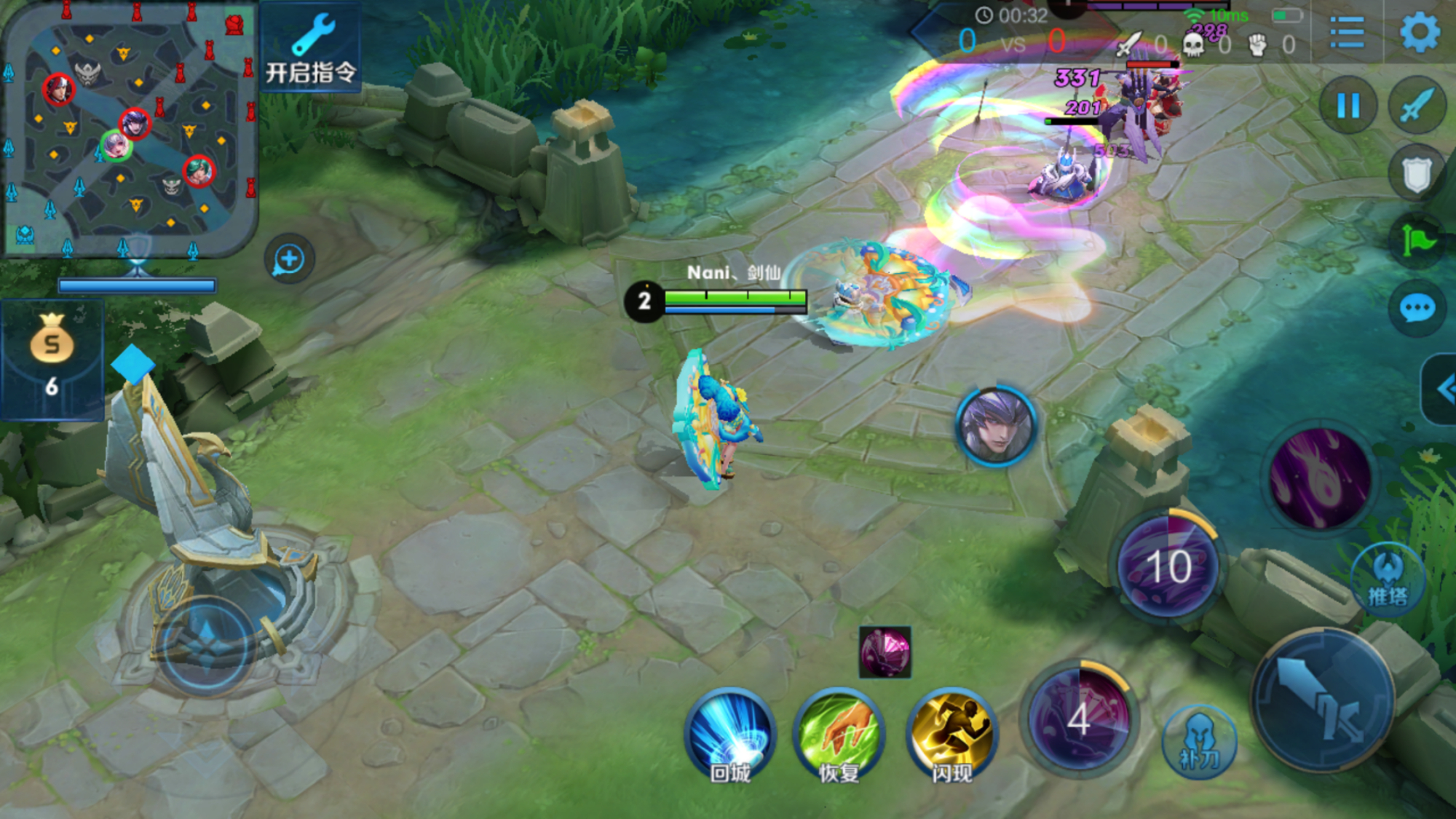Cast the purple flame ultimate skill
The image size is (1456, 819).
click(x=1320, y=477)
